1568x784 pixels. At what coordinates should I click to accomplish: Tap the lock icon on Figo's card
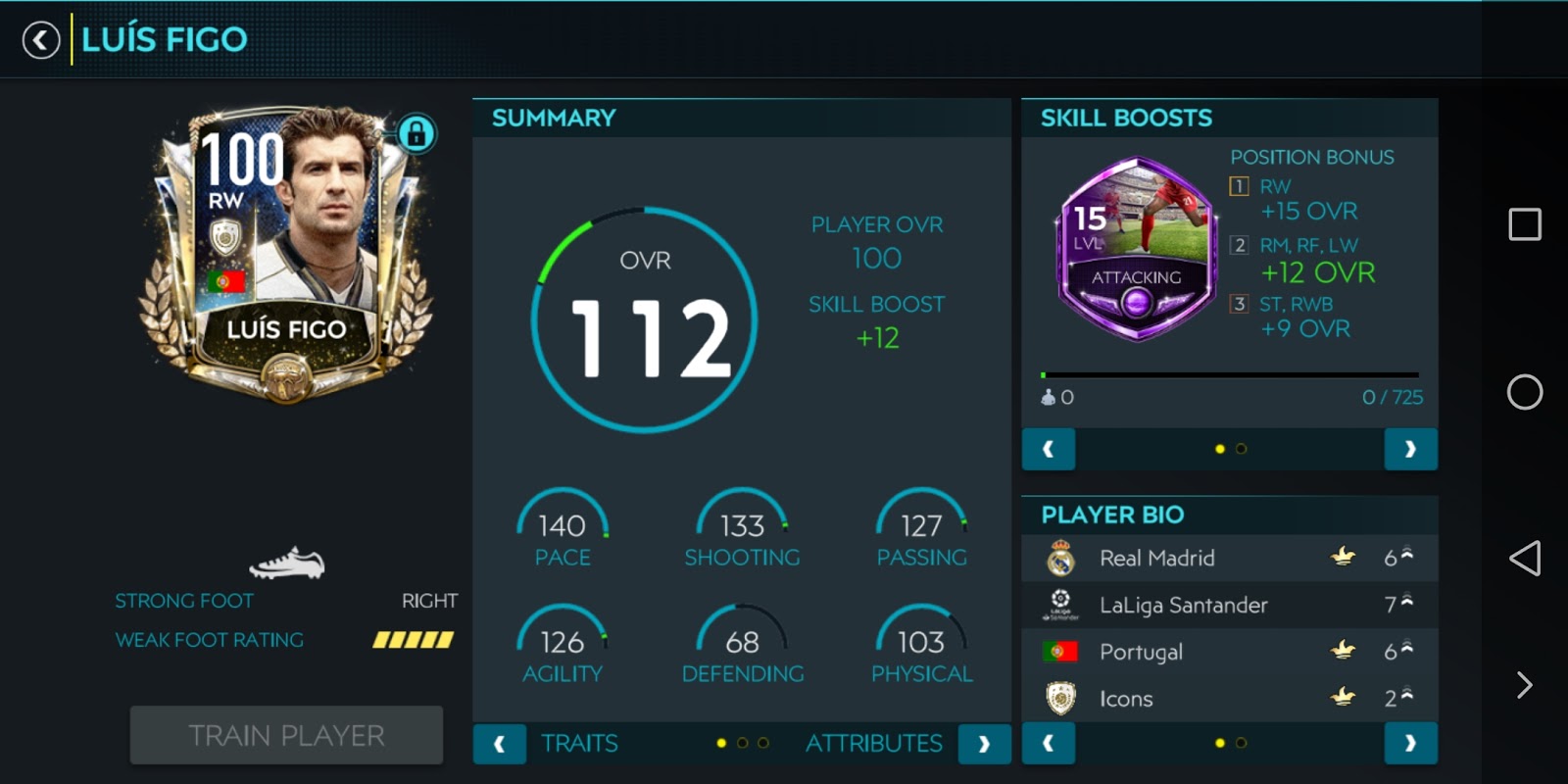[416, 131]
